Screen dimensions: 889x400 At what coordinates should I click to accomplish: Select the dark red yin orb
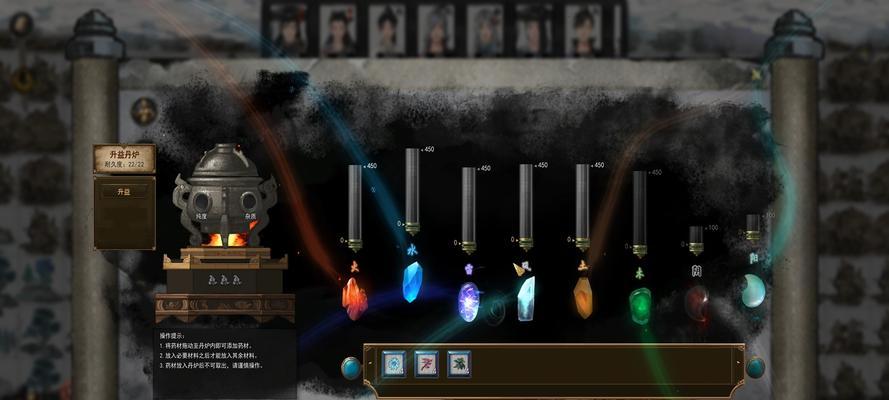[696, 302]
